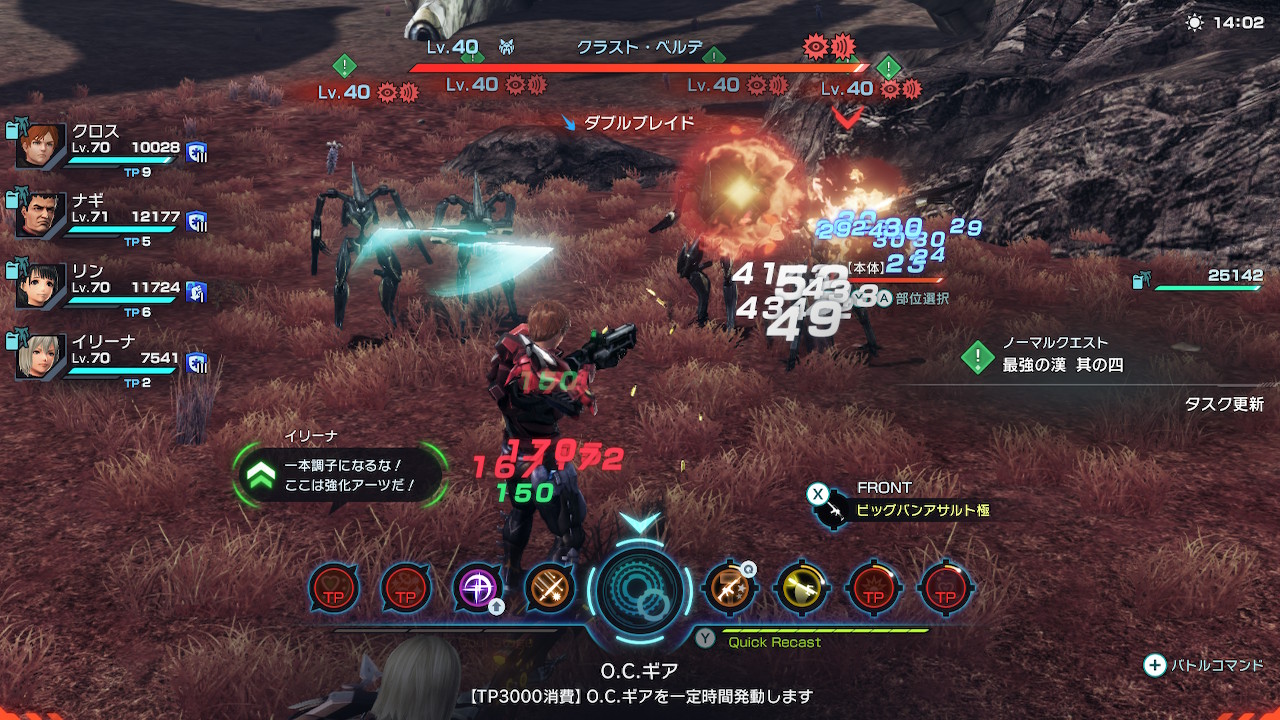Select party member クロス portrait
1280x720 pixels.
point(41,148)
